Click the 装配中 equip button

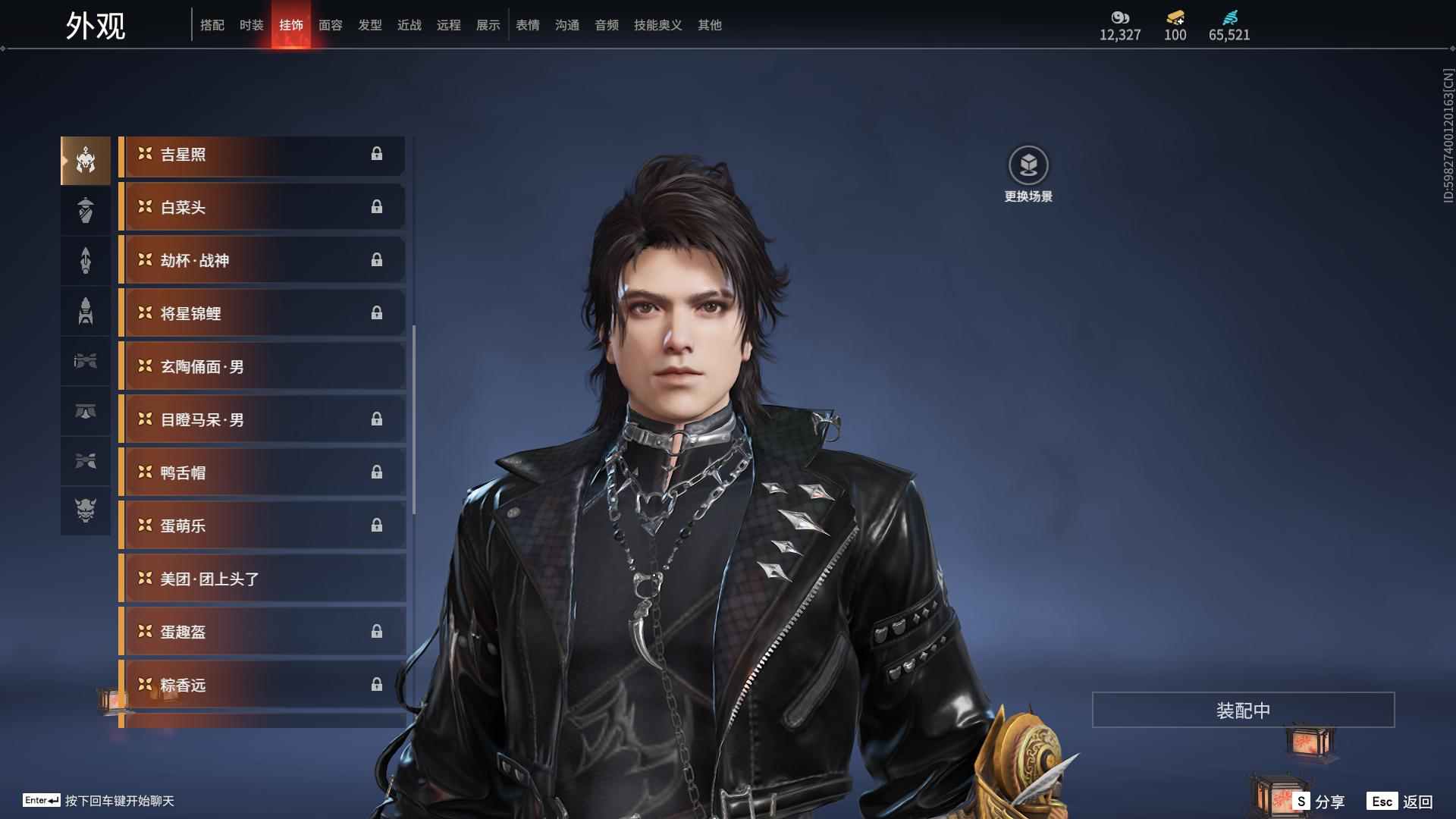click(x=1243, y=710)
